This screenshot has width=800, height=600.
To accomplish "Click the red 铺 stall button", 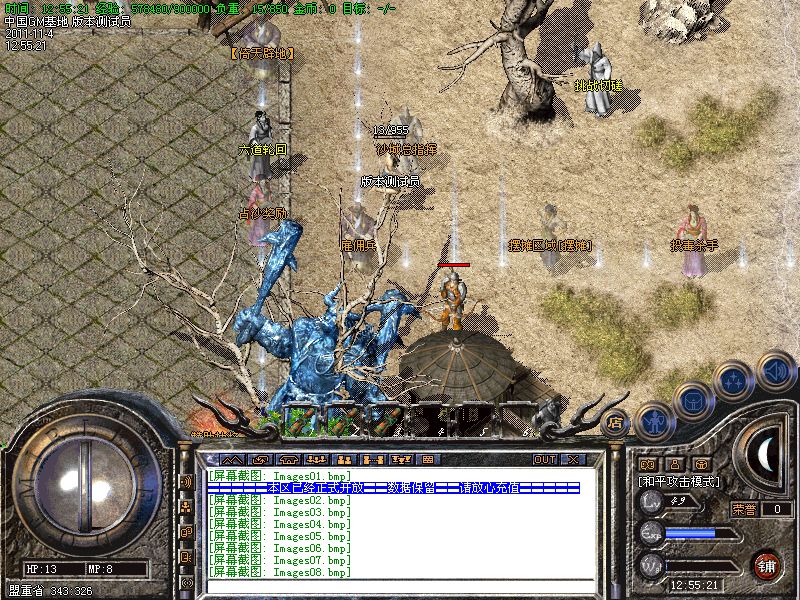I will (766, 566).
